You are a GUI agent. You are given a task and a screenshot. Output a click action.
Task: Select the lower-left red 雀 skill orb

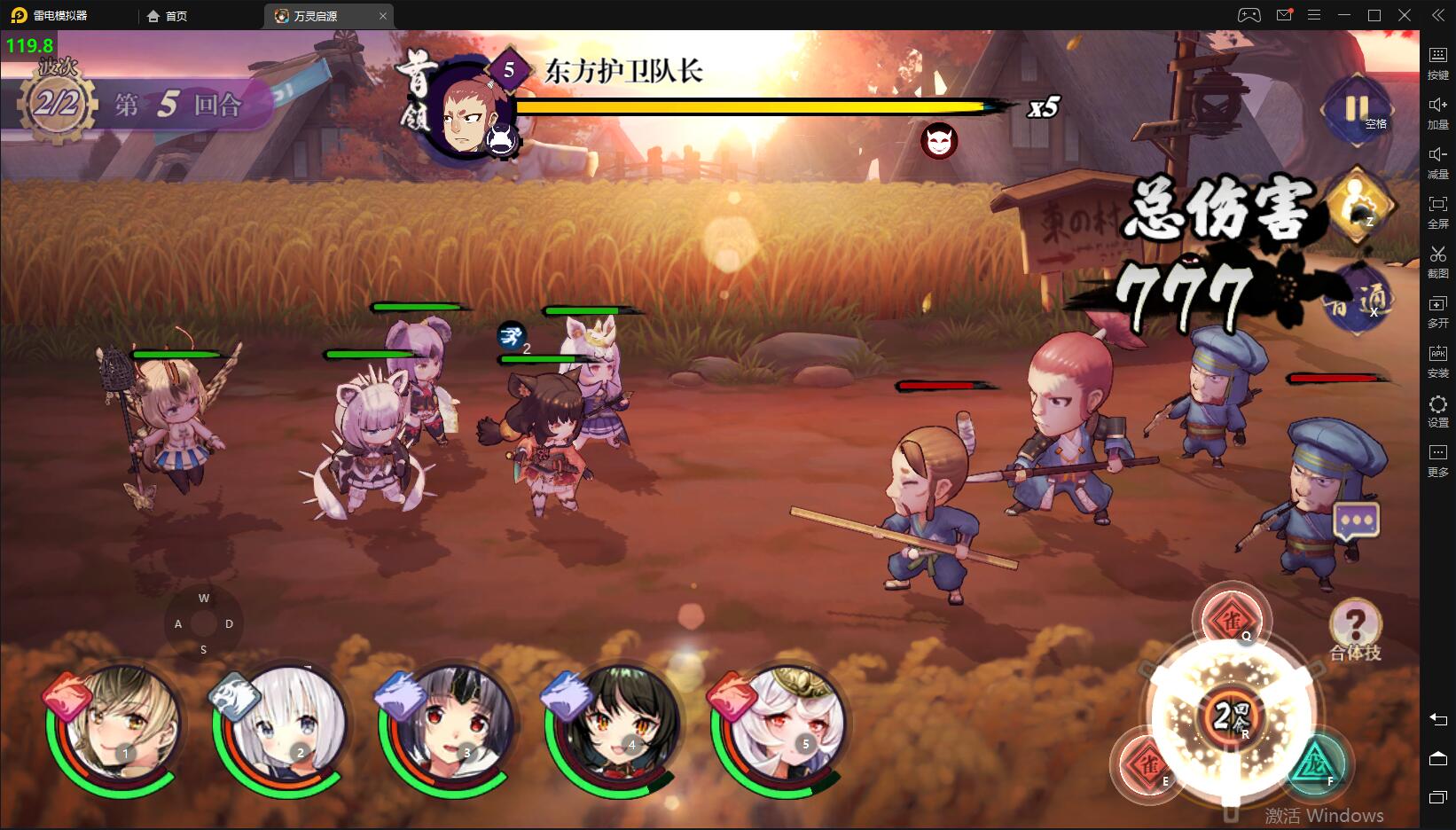pyautogui.click(x=1149, y=763)
